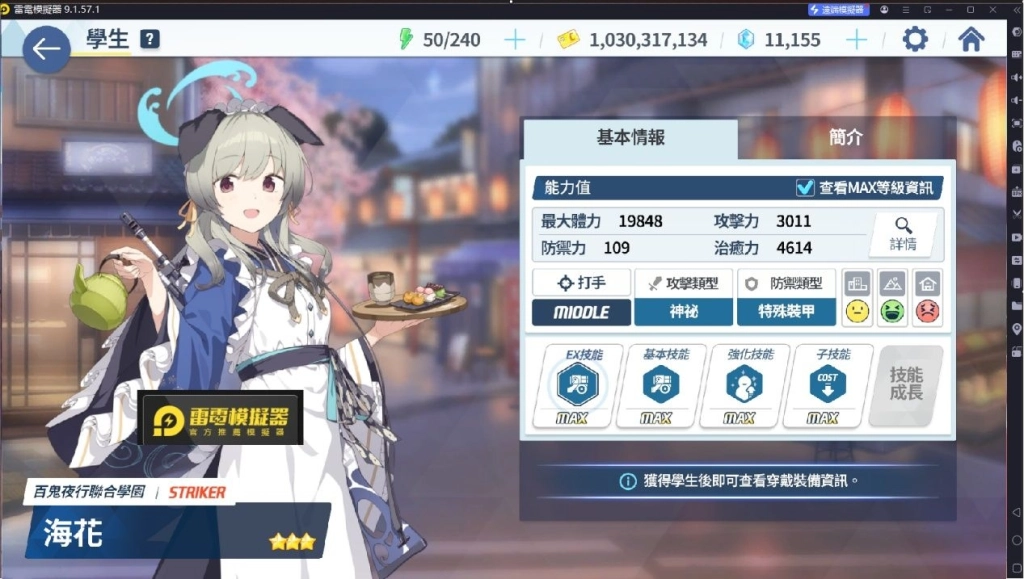
Task: Go back with the arrow button
Action: pos(46,49)
